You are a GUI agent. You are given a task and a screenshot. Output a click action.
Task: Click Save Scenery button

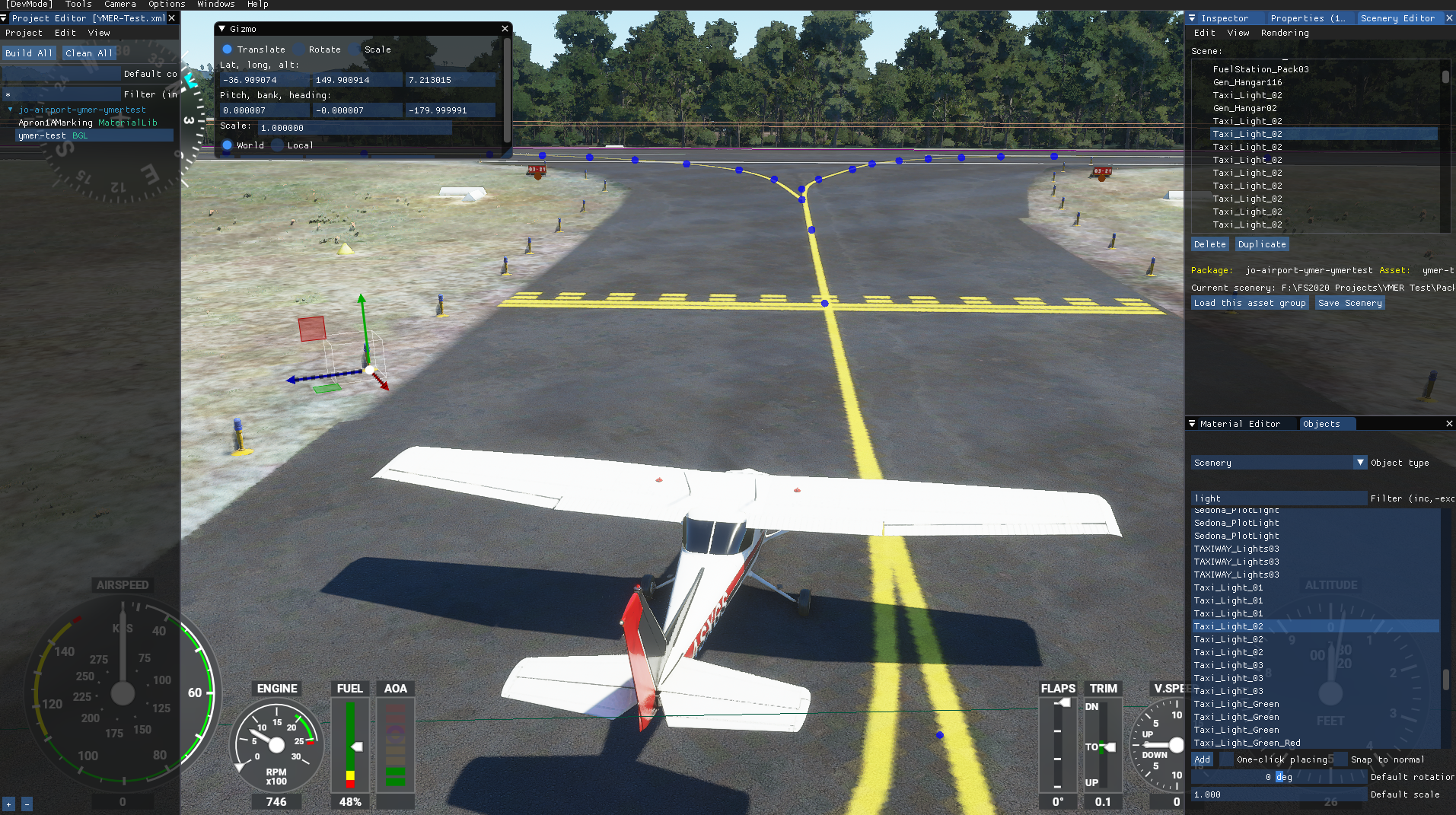pos(1349,303)
